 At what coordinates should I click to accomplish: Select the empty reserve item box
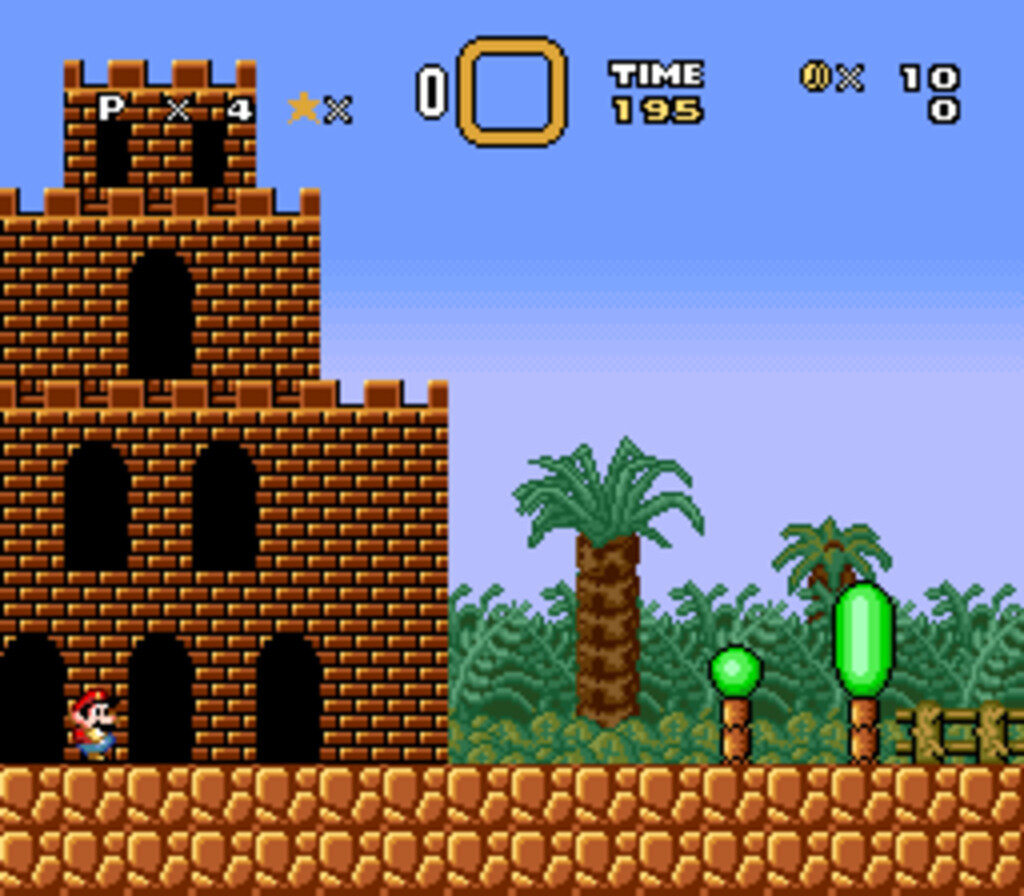[512, 91]
